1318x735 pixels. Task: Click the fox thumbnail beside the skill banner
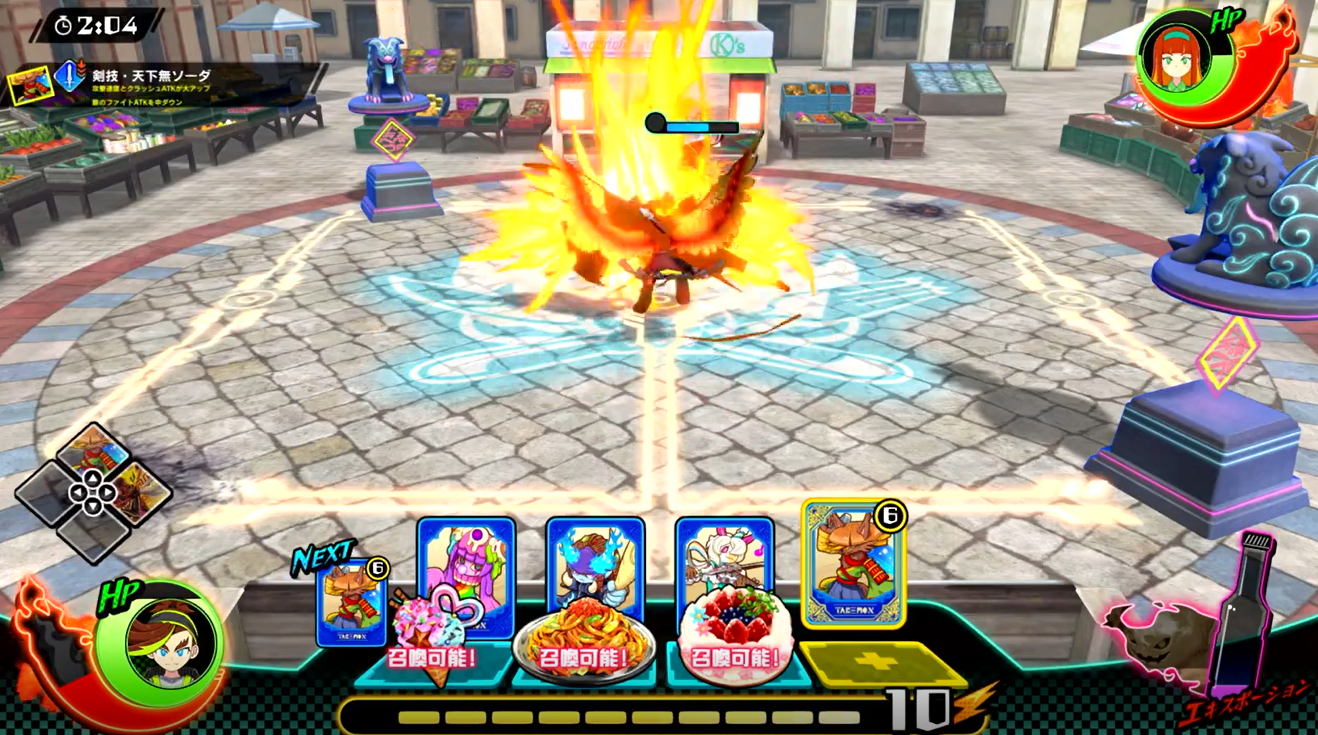pyautogui.click(x=30, y=85)
